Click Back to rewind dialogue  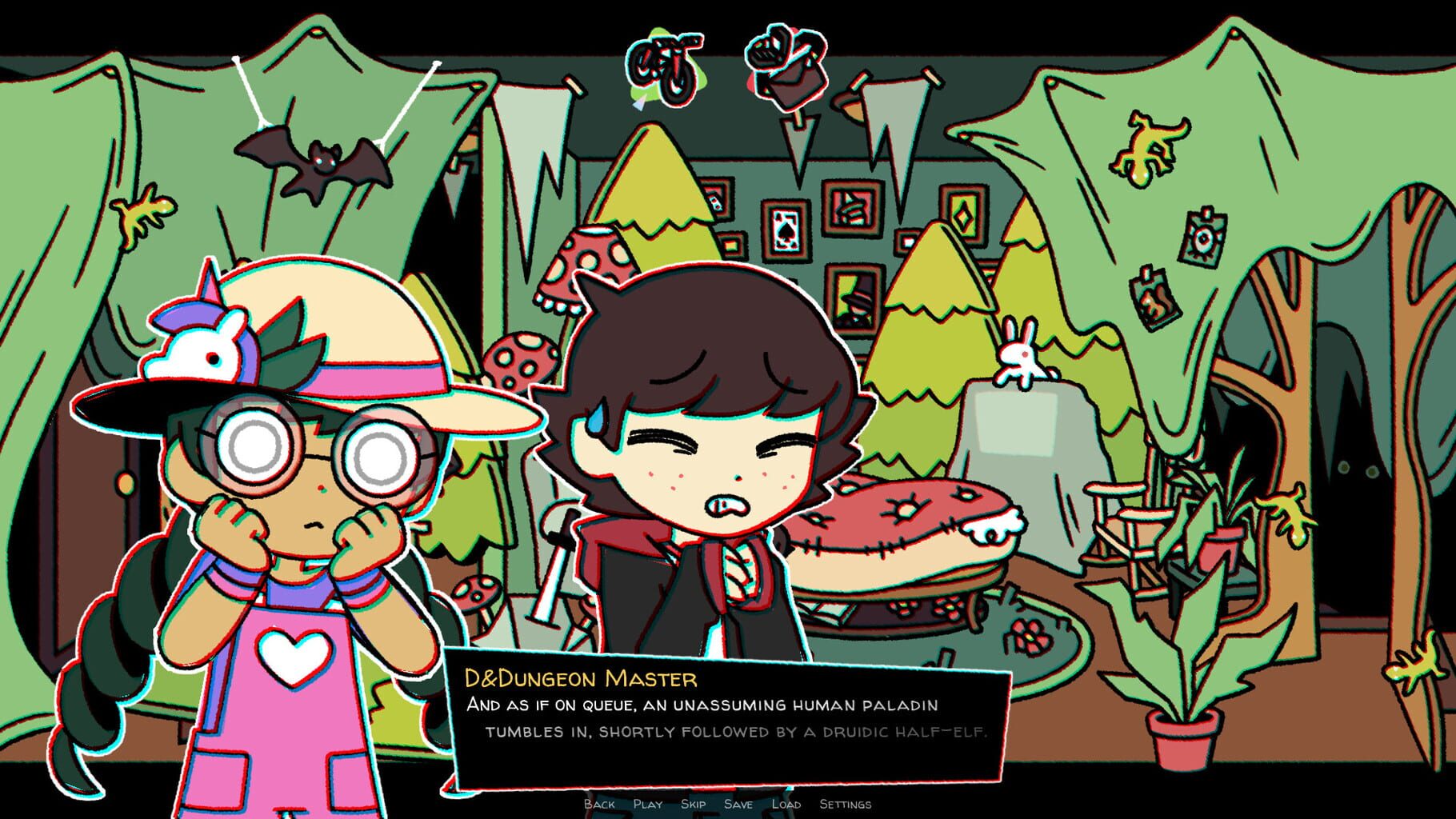598,805
